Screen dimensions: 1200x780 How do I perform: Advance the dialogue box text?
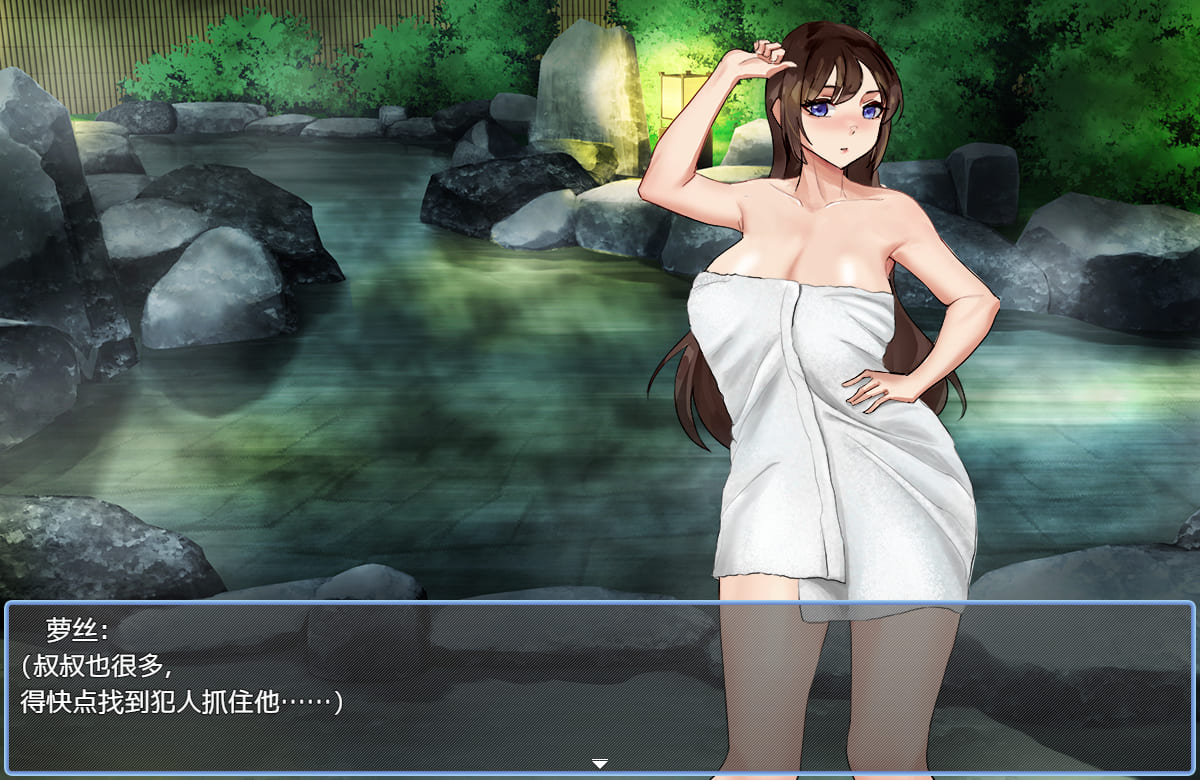pos(599,688)
